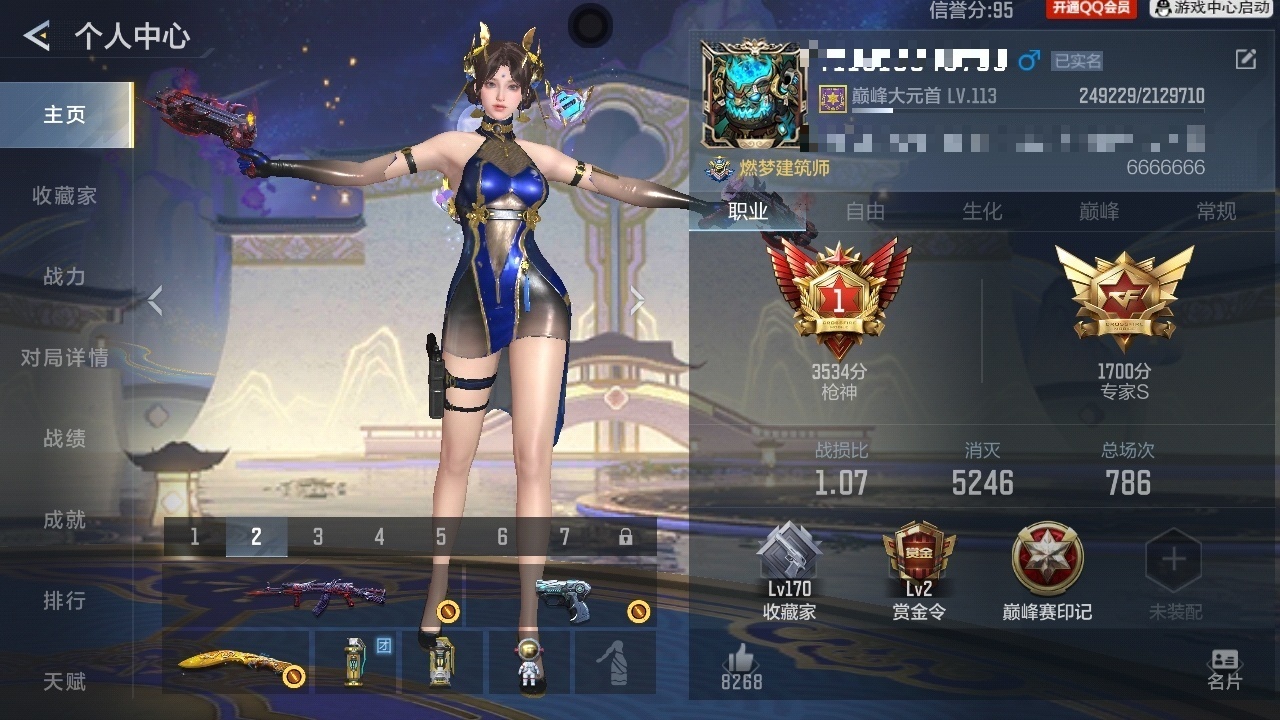Edit profile with the pencil icon
This screenshot has height=720, width=1280.
point(1246,59)
